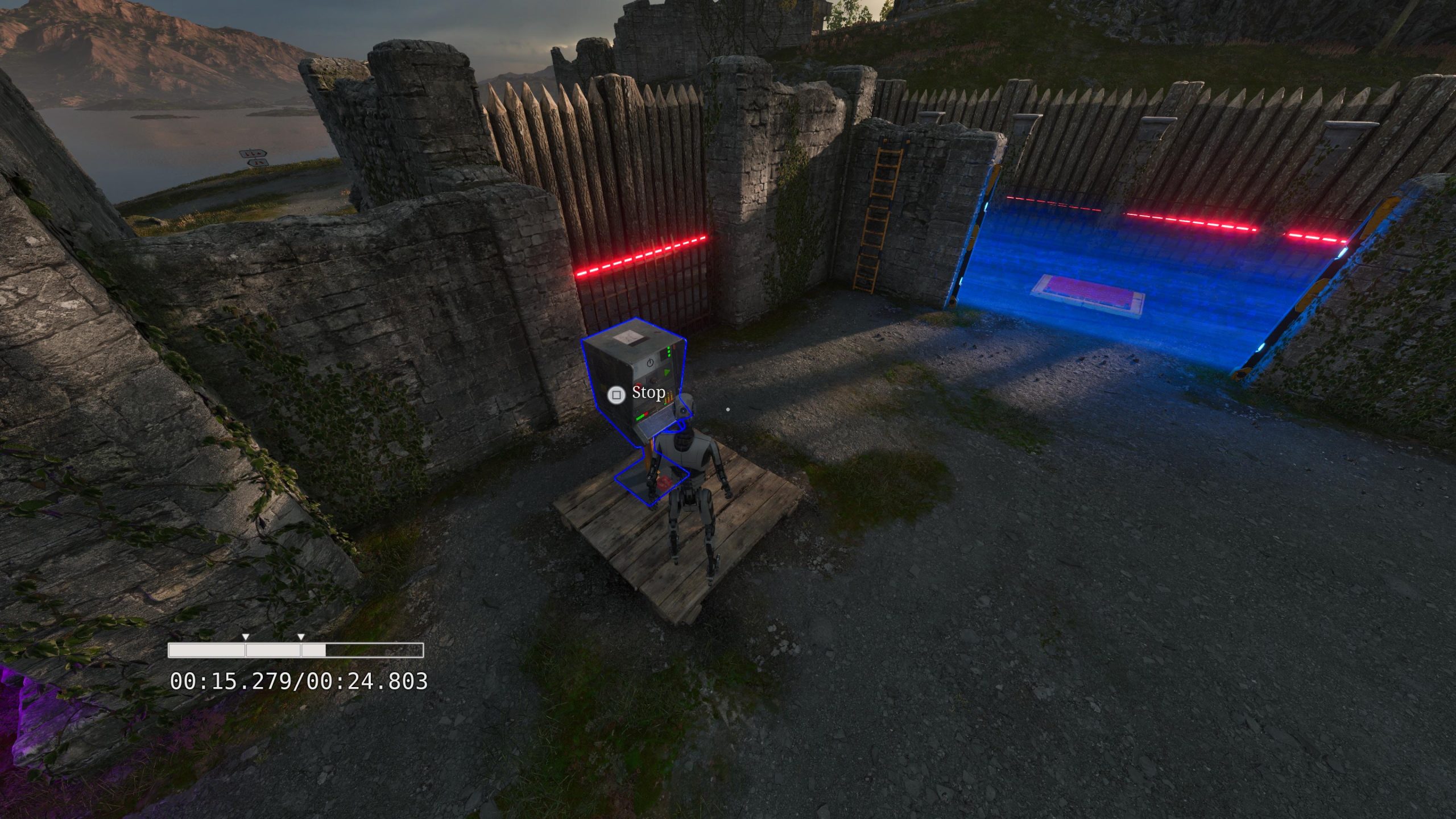
Task: Click the green-red level strip on the recorder
Action: point(642,416)
